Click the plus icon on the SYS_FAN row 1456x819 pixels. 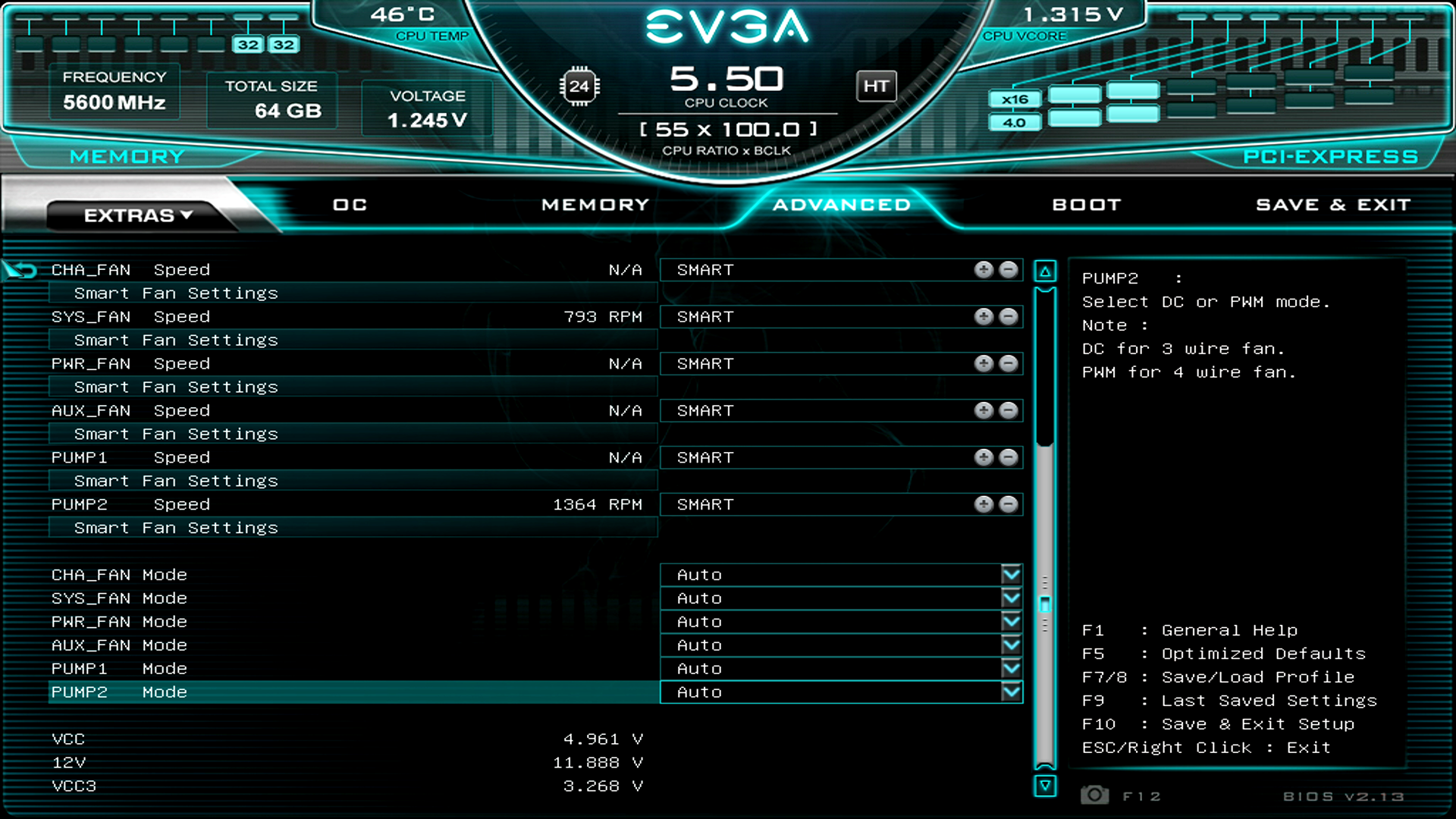click(x=984, y=316)
